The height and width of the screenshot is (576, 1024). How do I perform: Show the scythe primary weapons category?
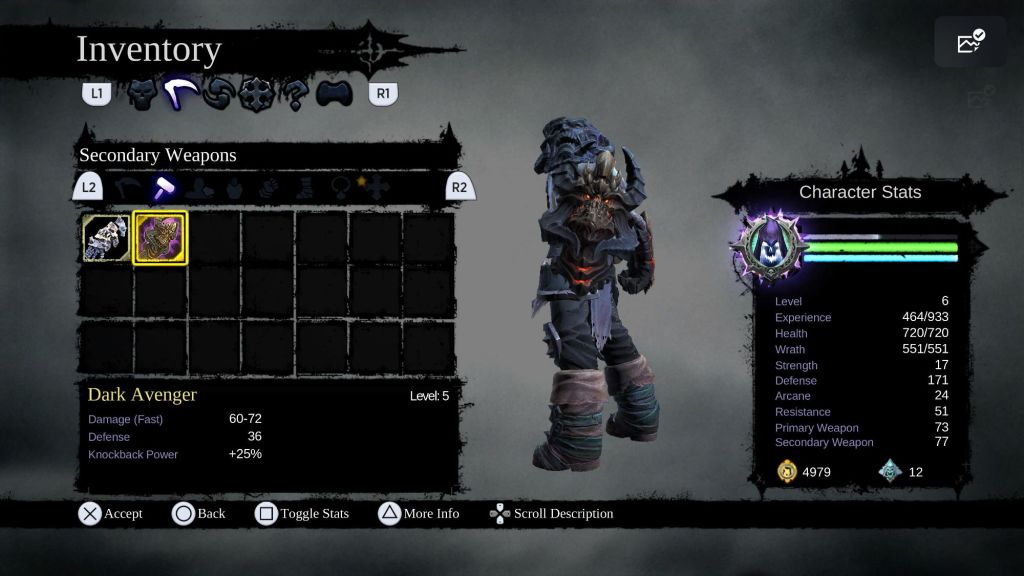[127, 187]
